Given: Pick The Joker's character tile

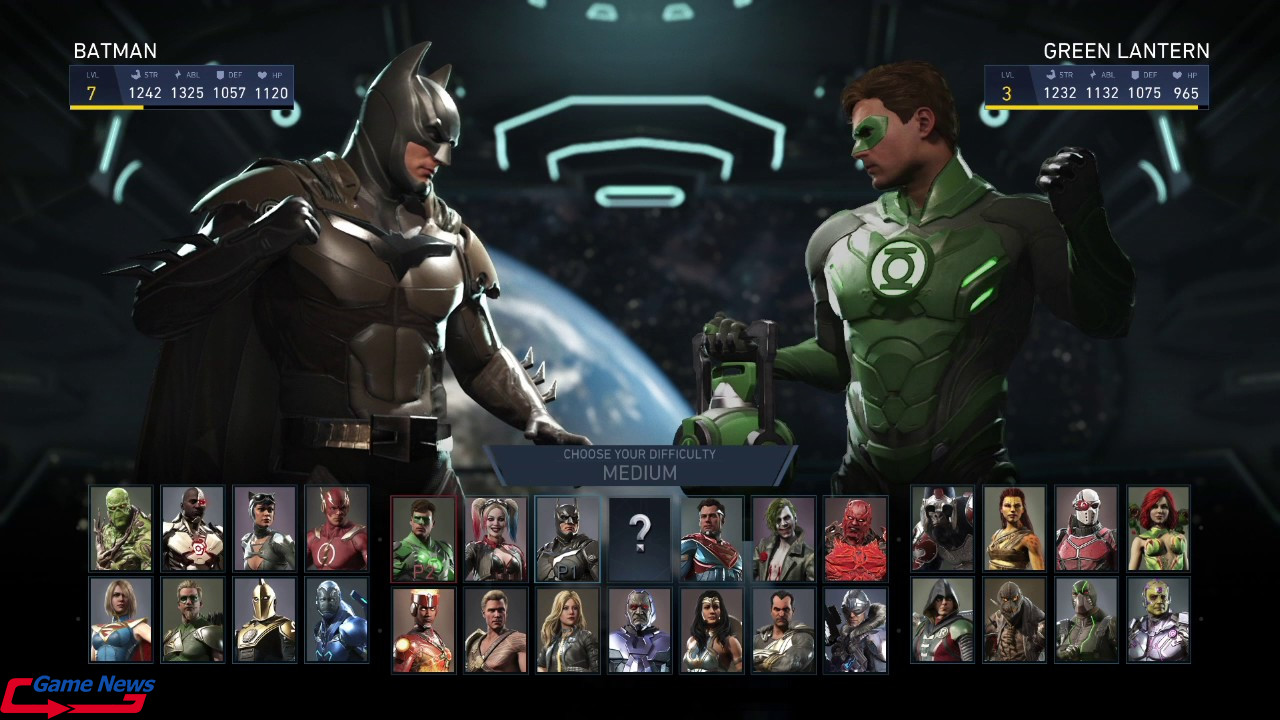Looking at the screenshot, I should point(783,539).
